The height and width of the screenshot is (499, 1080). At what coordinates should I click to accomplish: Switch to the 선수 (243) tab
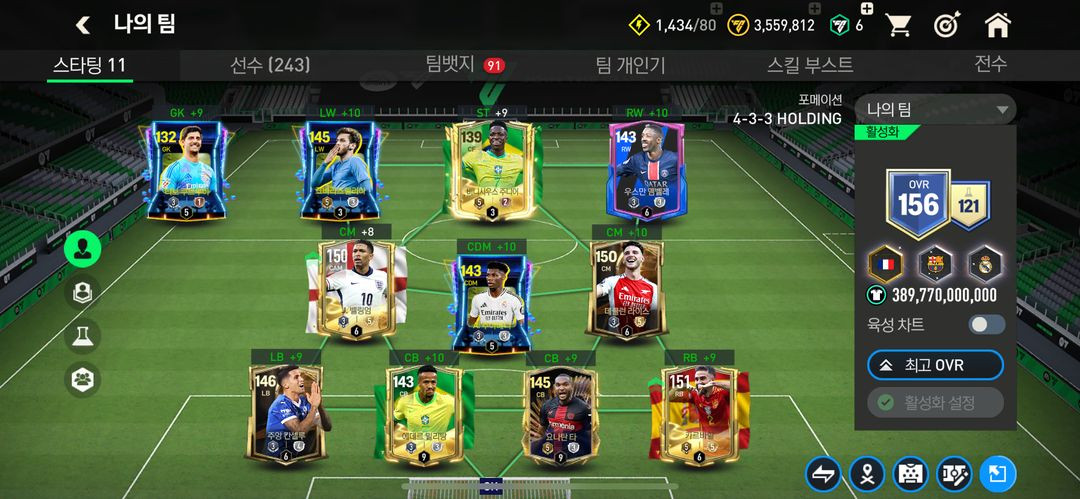tap(270, 65)
